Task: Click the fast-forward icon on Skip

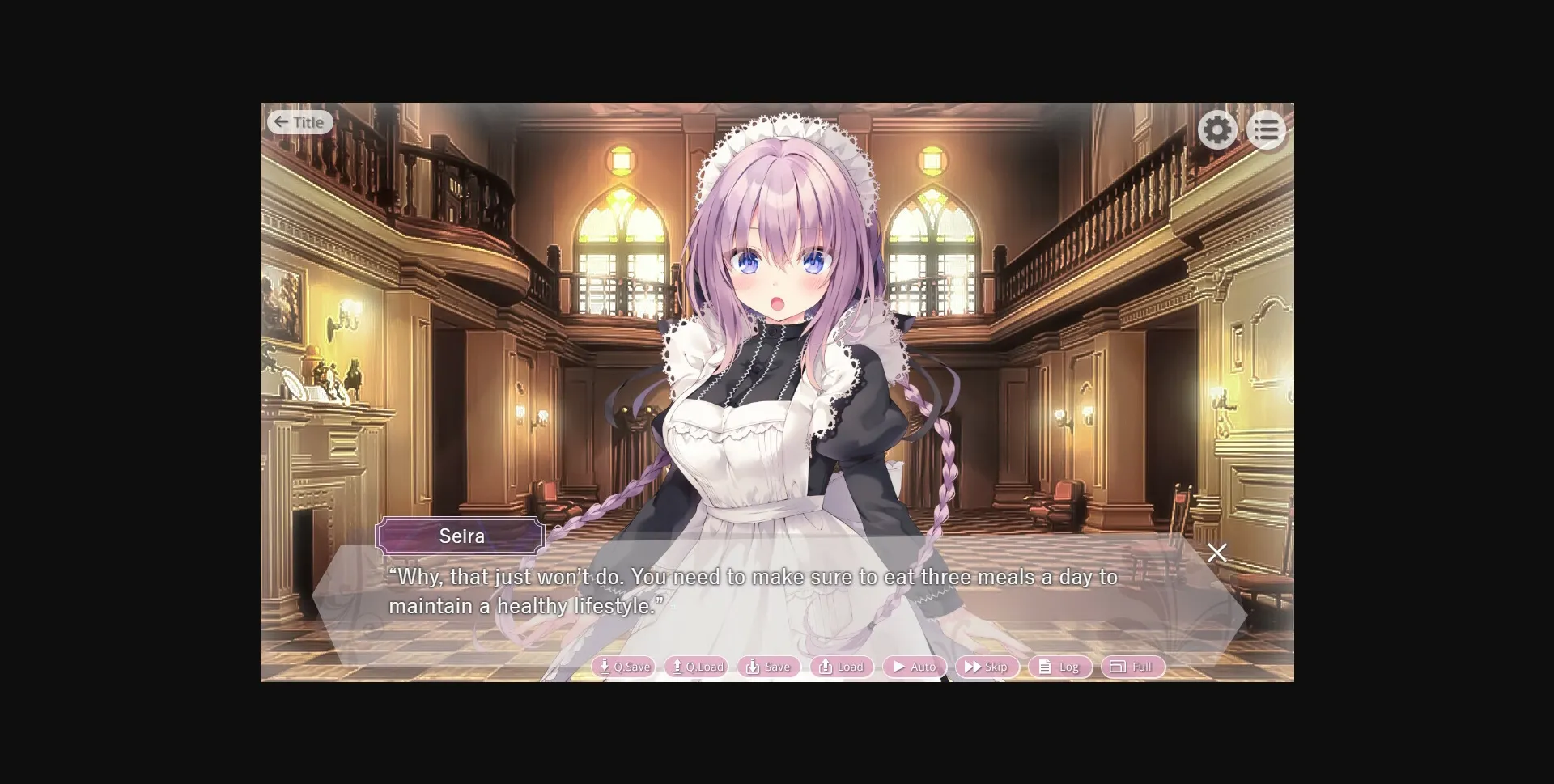Action: pyautogui.click(x=972, y=667)
